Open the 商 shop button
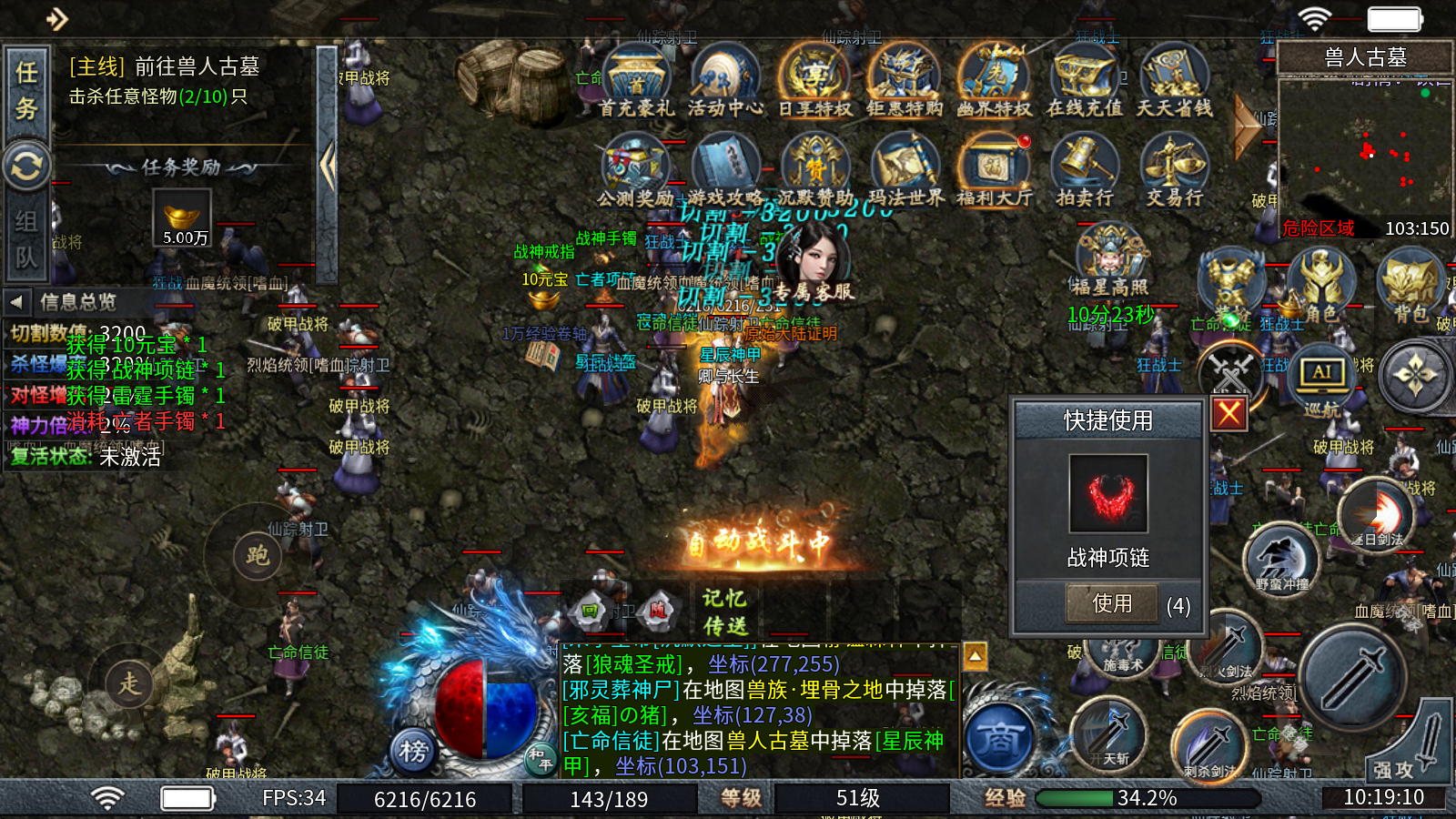 [x=999, y=739]
